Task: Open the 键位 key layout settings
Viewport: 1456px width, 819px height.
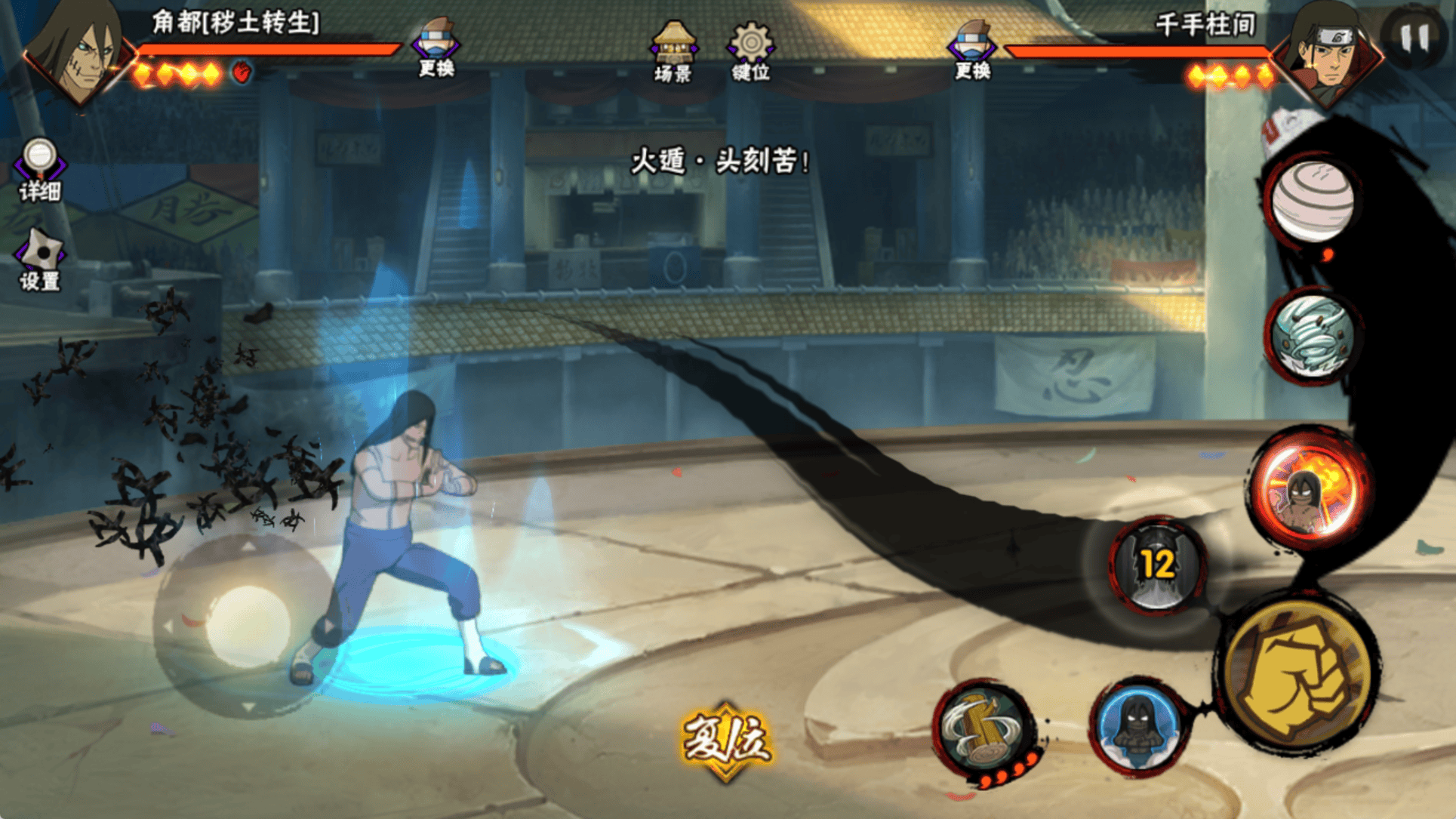Action: pos(750,51)
